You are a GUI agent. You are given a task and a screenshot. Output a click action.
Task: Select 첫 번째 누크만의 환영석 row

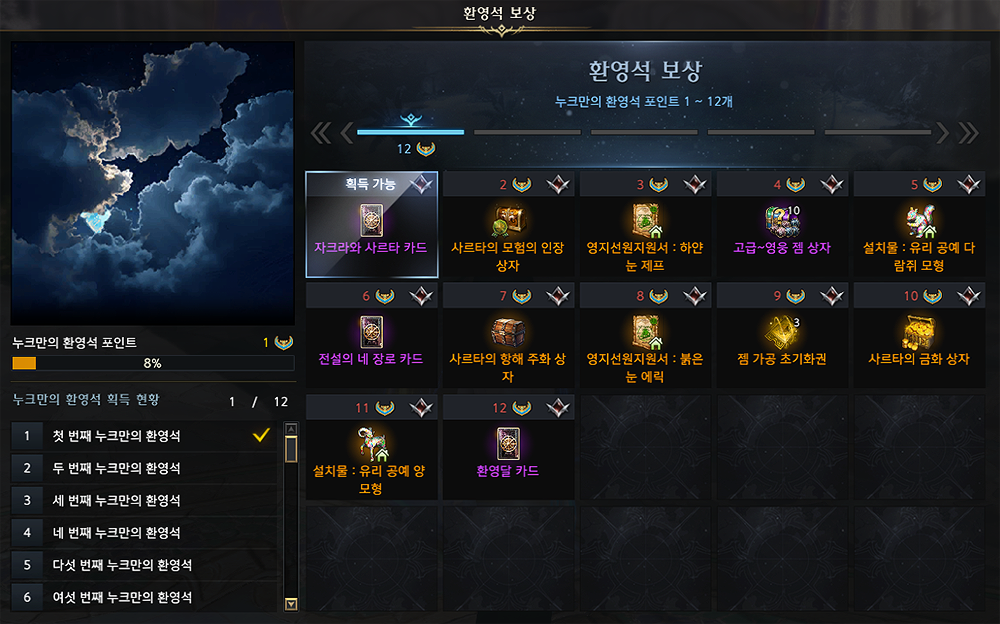point(145,436)
